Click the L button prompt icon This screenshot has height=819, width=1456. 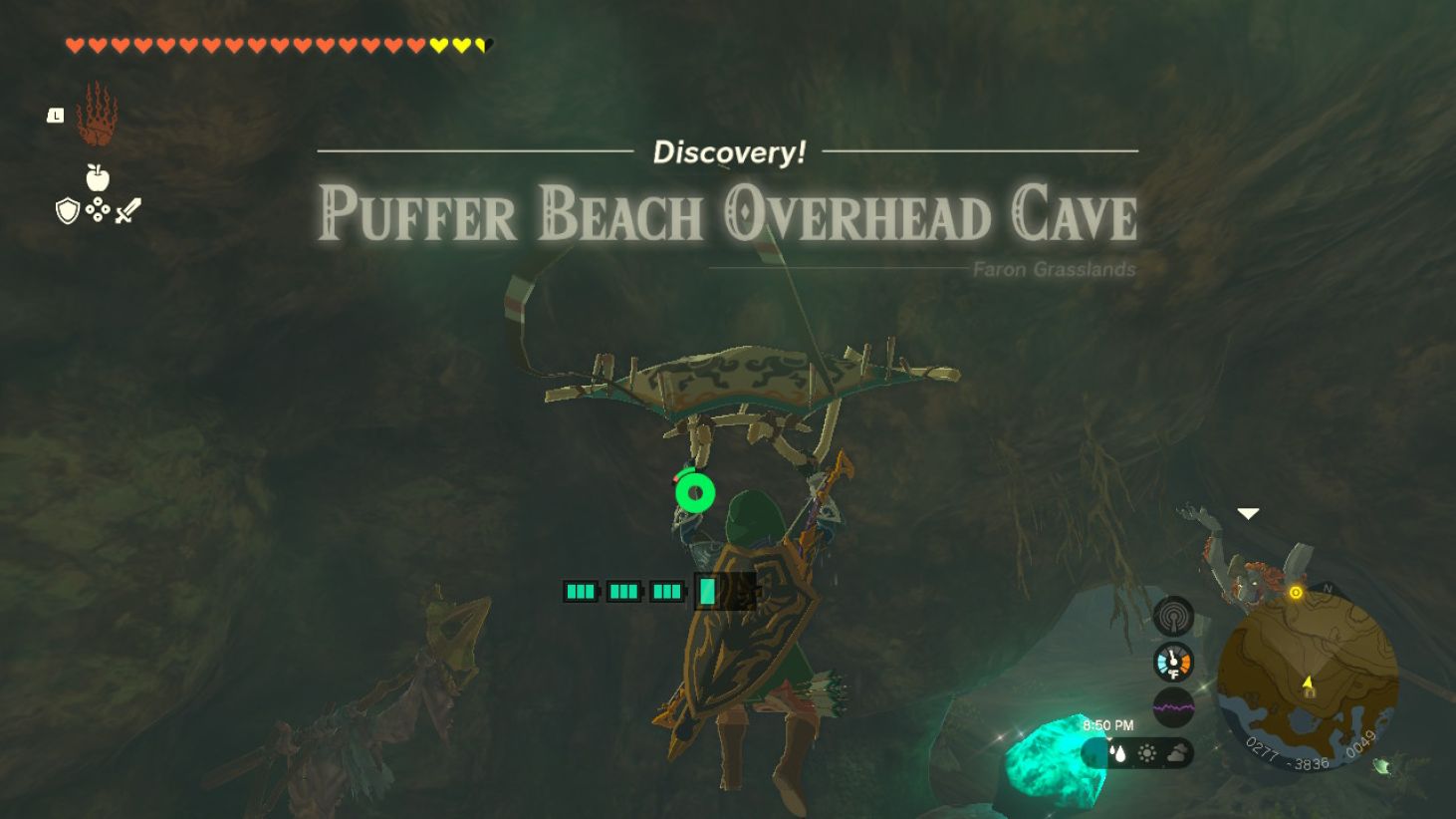[x=54, y=115]
